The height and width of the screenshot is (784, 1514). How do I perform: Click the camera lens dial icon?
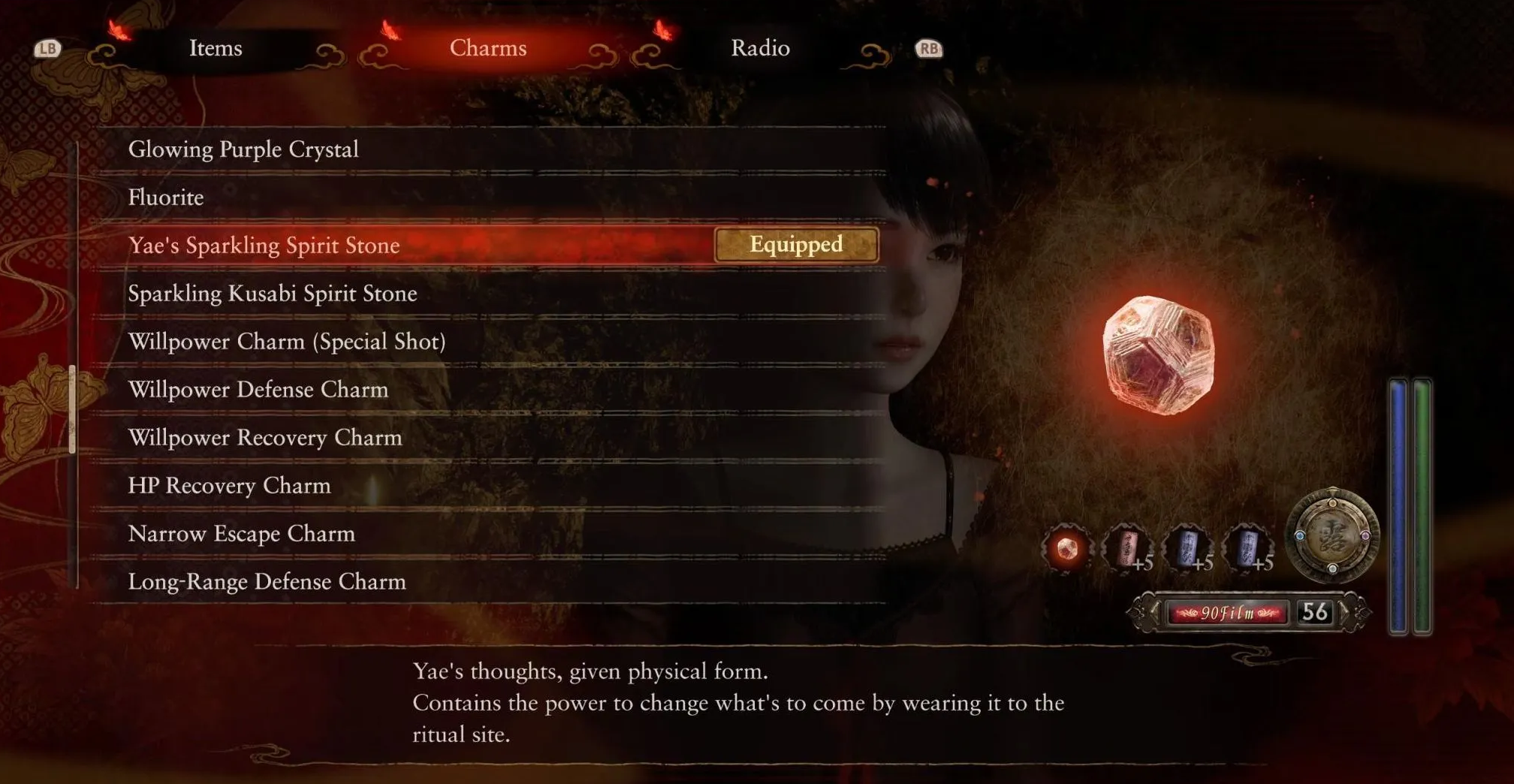tap(1332, 535)
